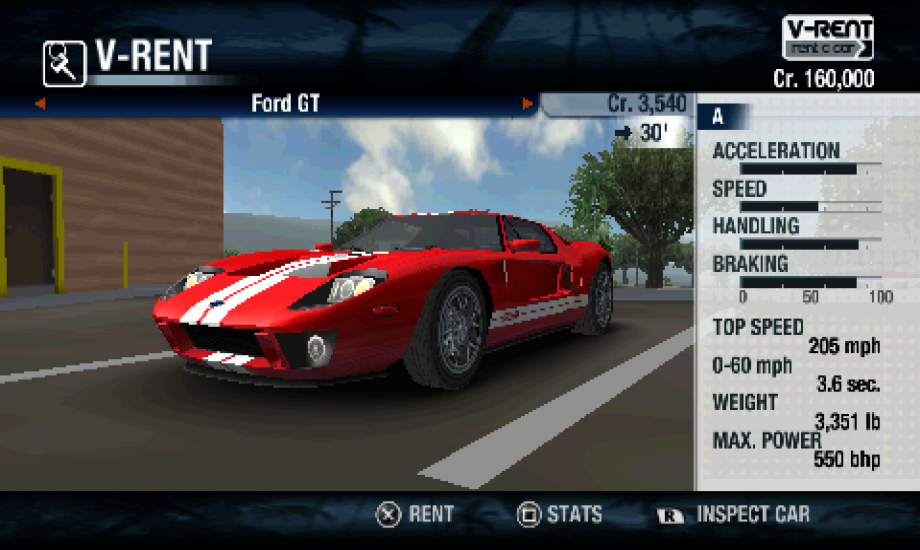Click the right arrow beside Ford GT
The width and height of the screenshot is (920, 550).
527,104
